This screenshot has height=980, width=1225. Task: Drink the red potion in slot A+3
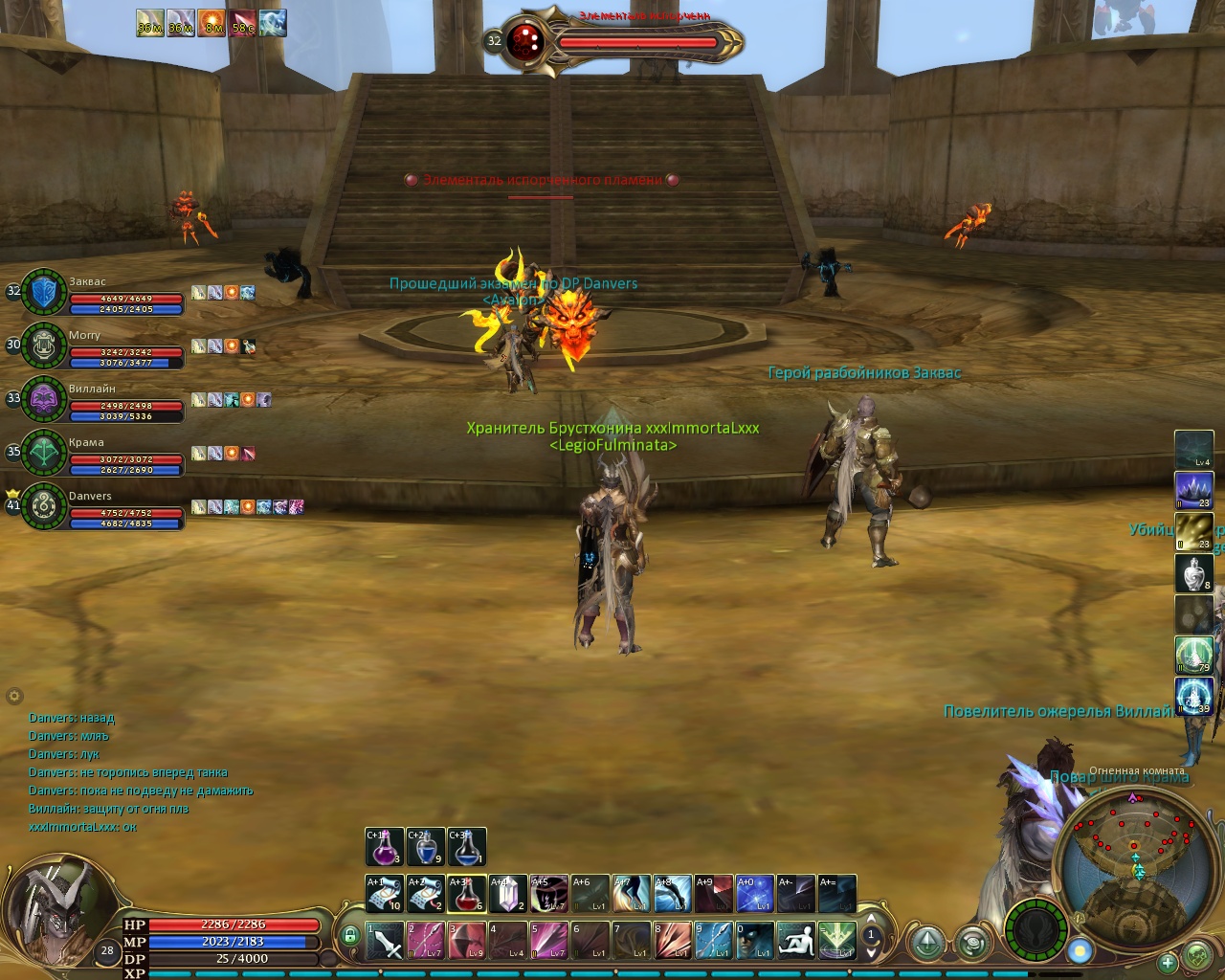click(466, 894)
